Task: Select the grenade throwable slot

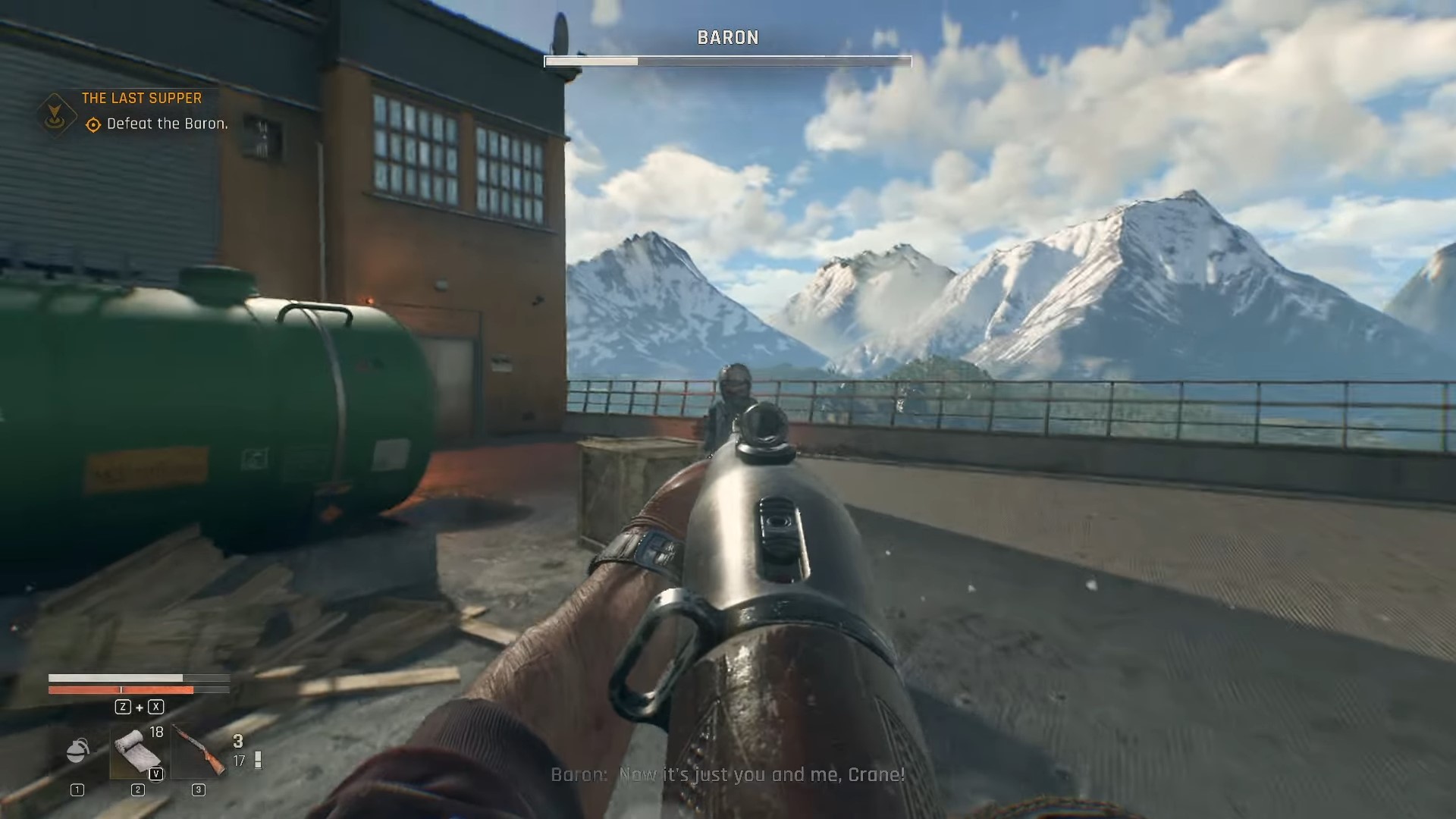Action: [77, 751]
